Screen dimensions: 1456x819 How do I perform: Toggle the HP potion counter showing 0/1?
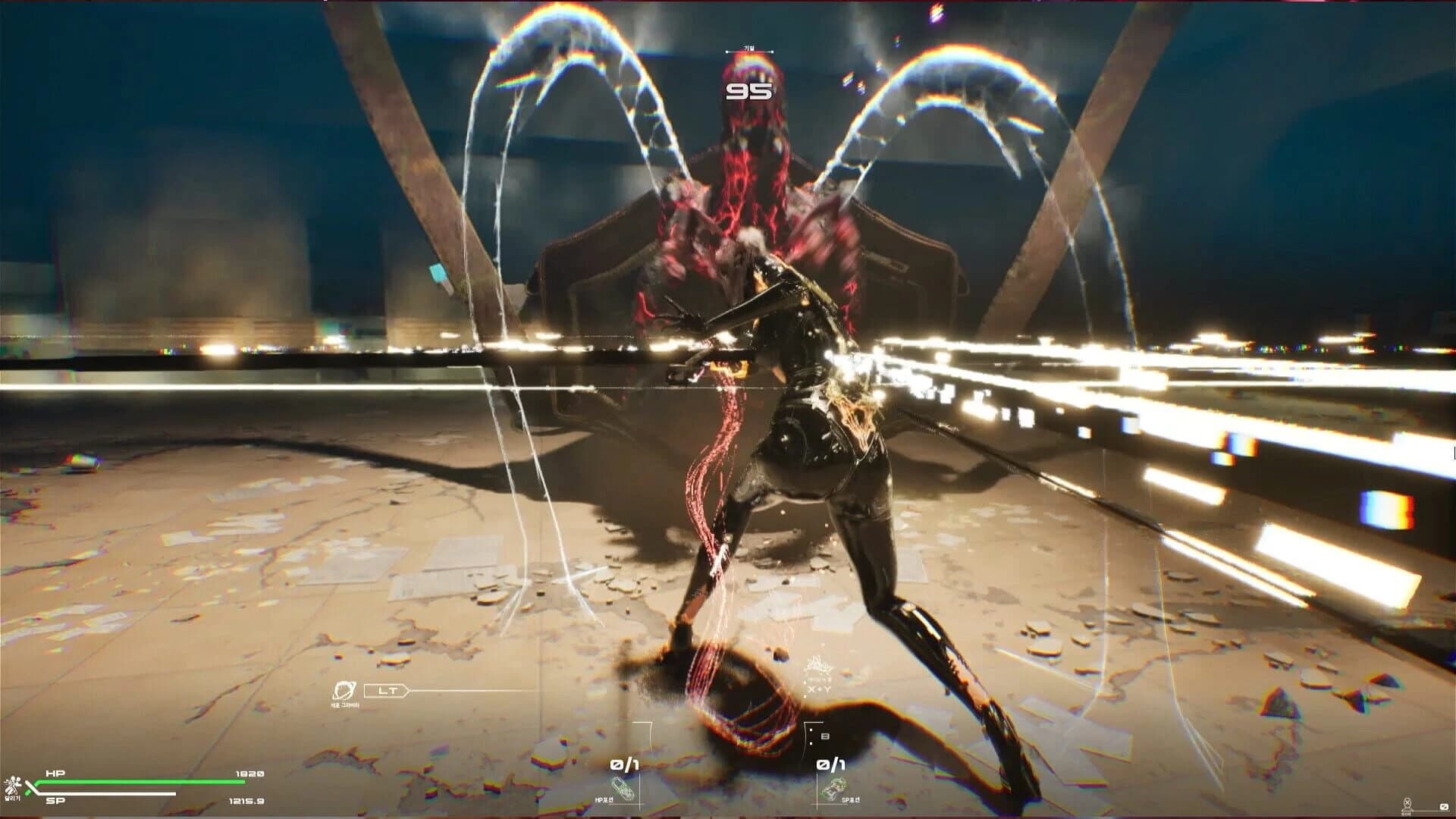coord(626,764)
